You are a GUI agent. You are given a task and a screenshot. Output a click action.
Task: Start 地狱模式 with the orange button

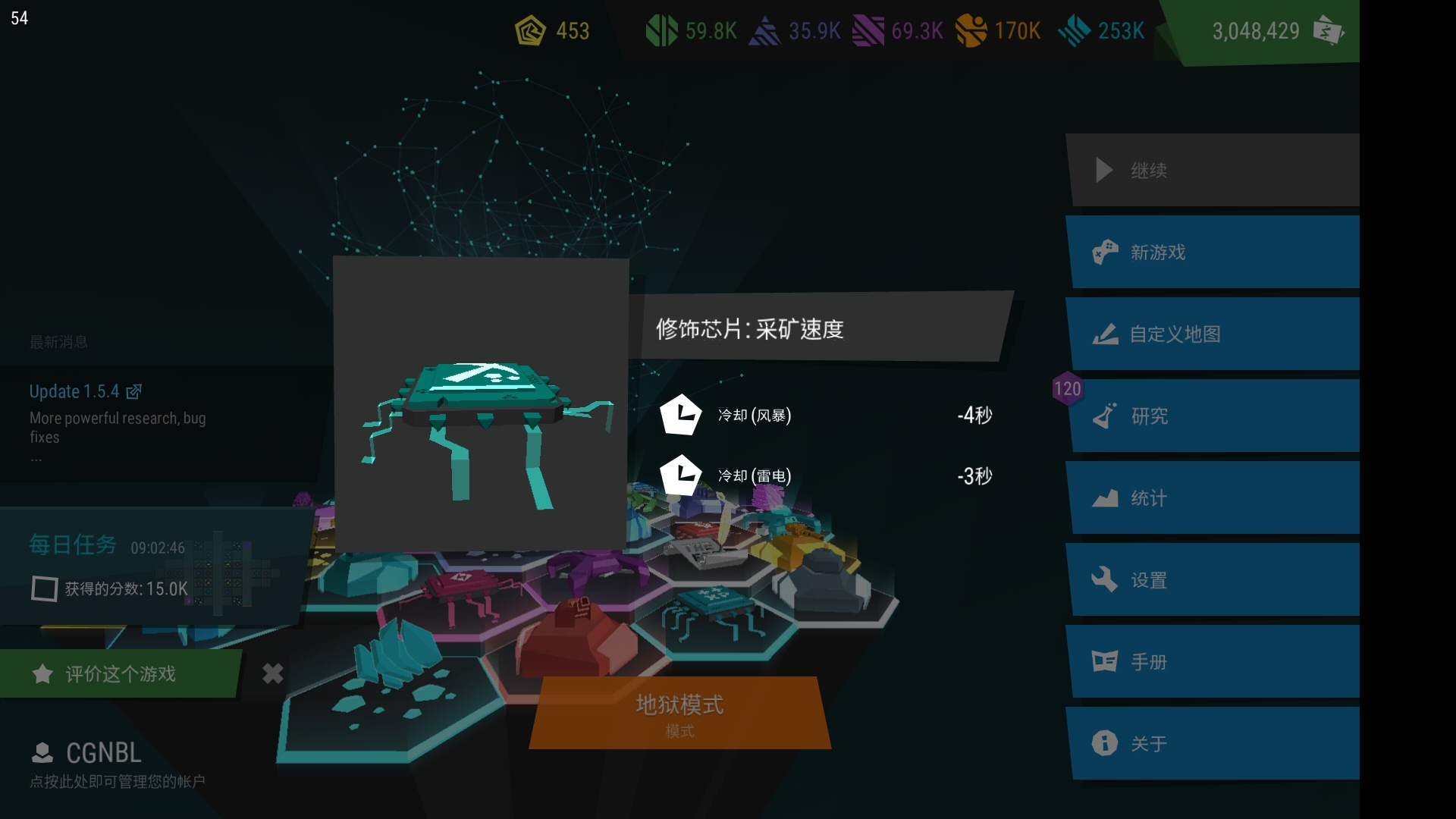click(x=680, y=713)
